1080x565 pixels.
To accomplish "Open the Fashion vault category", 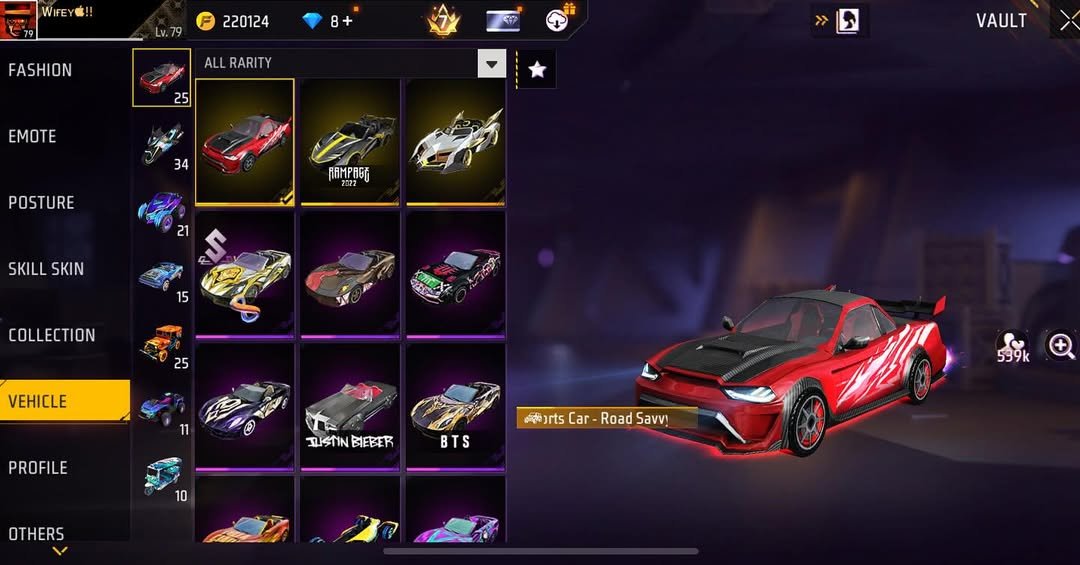I will click(x=40, y=70).
